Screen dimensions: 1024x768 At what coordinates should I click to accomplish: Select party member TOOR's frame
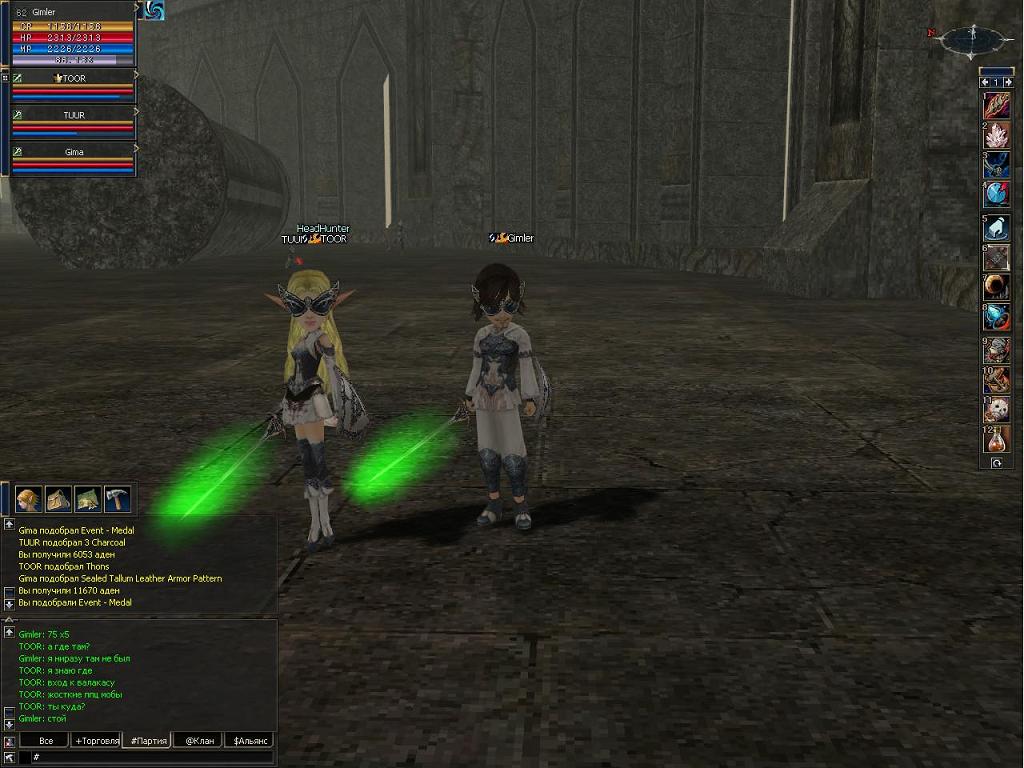(x=73, y=86)
